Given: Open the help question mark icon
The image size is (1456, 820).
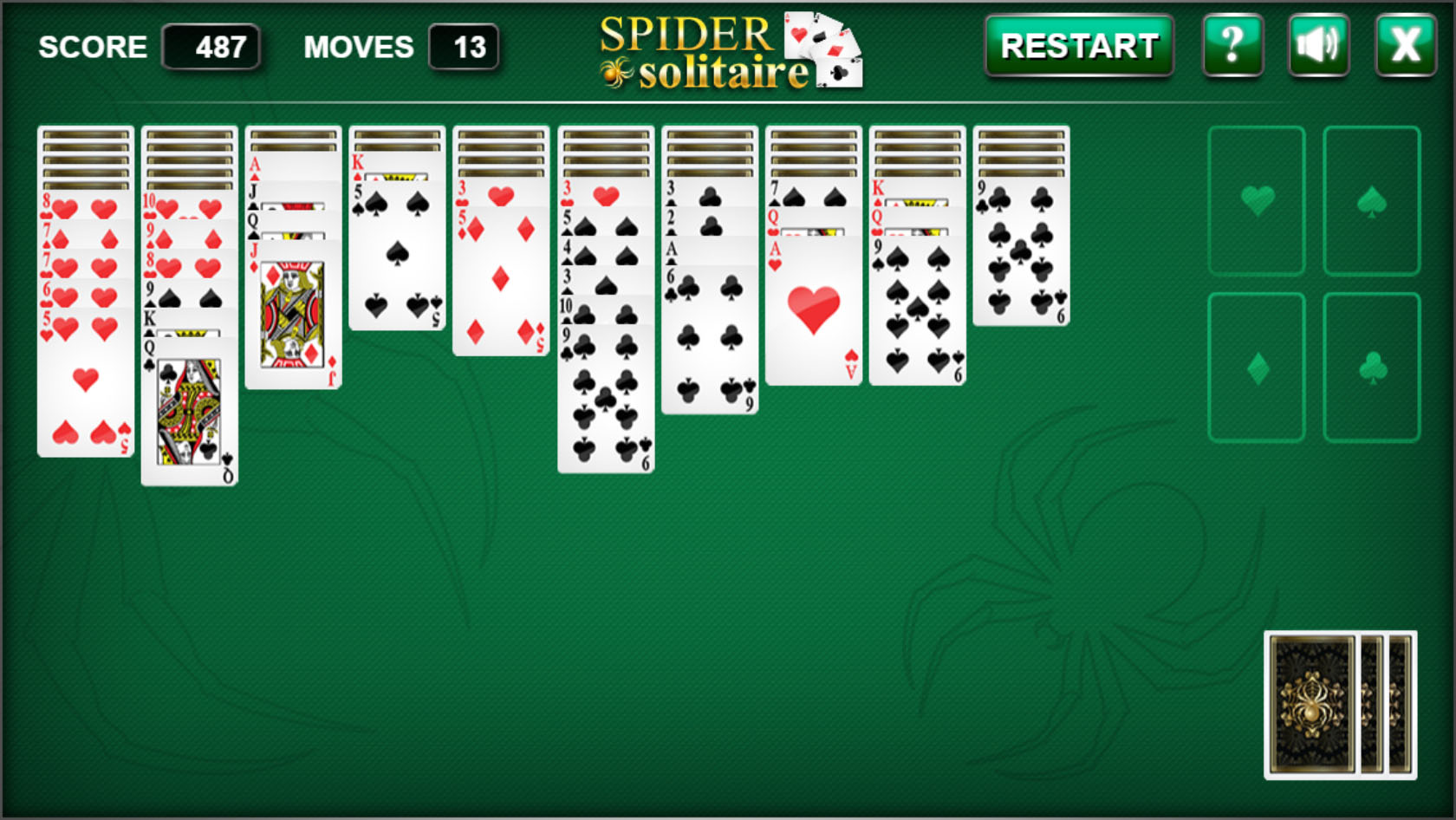Looking at the screenshot, I should tap(1234, 46).
